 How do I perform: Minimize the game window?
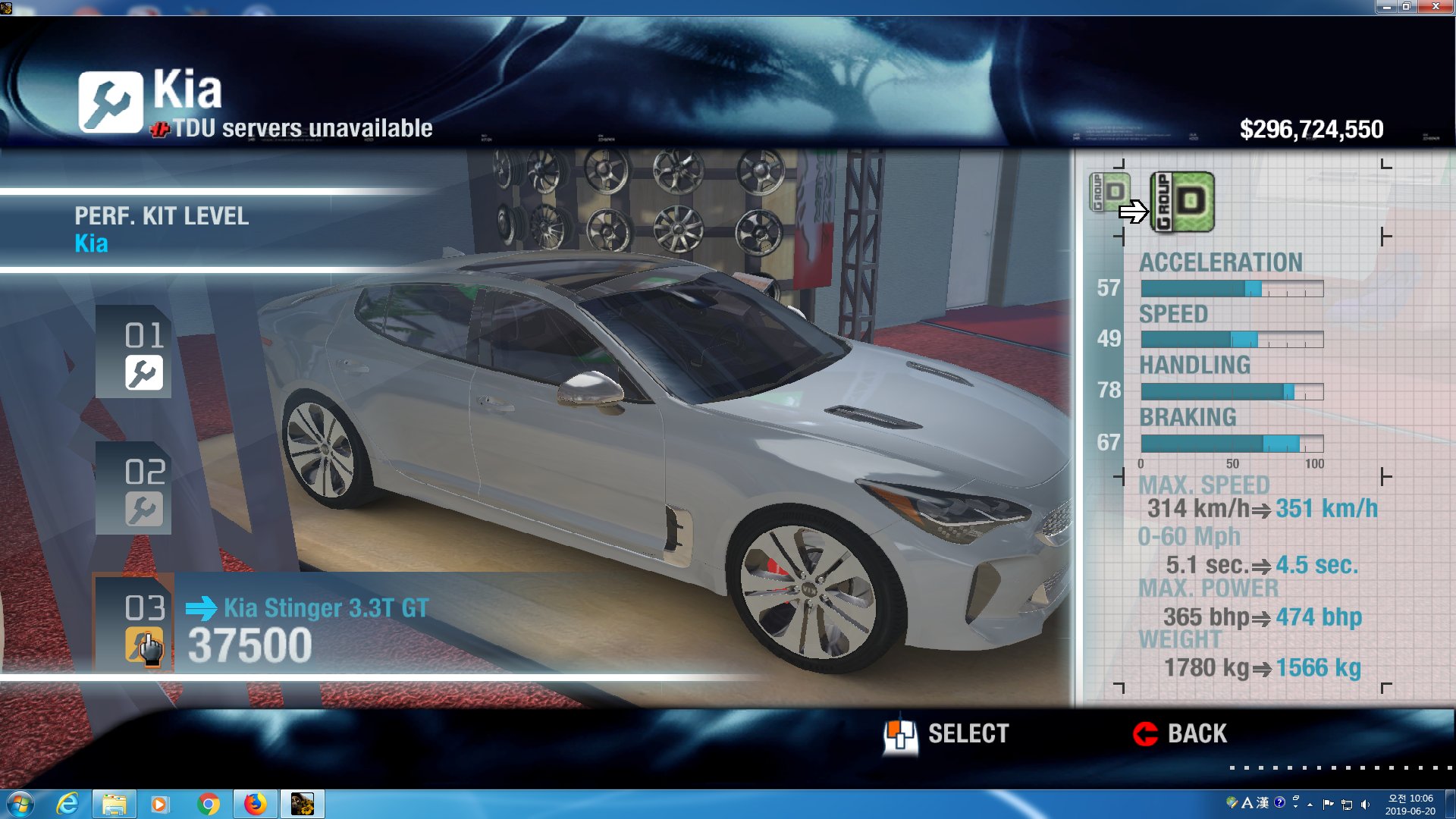(1386, 7)
